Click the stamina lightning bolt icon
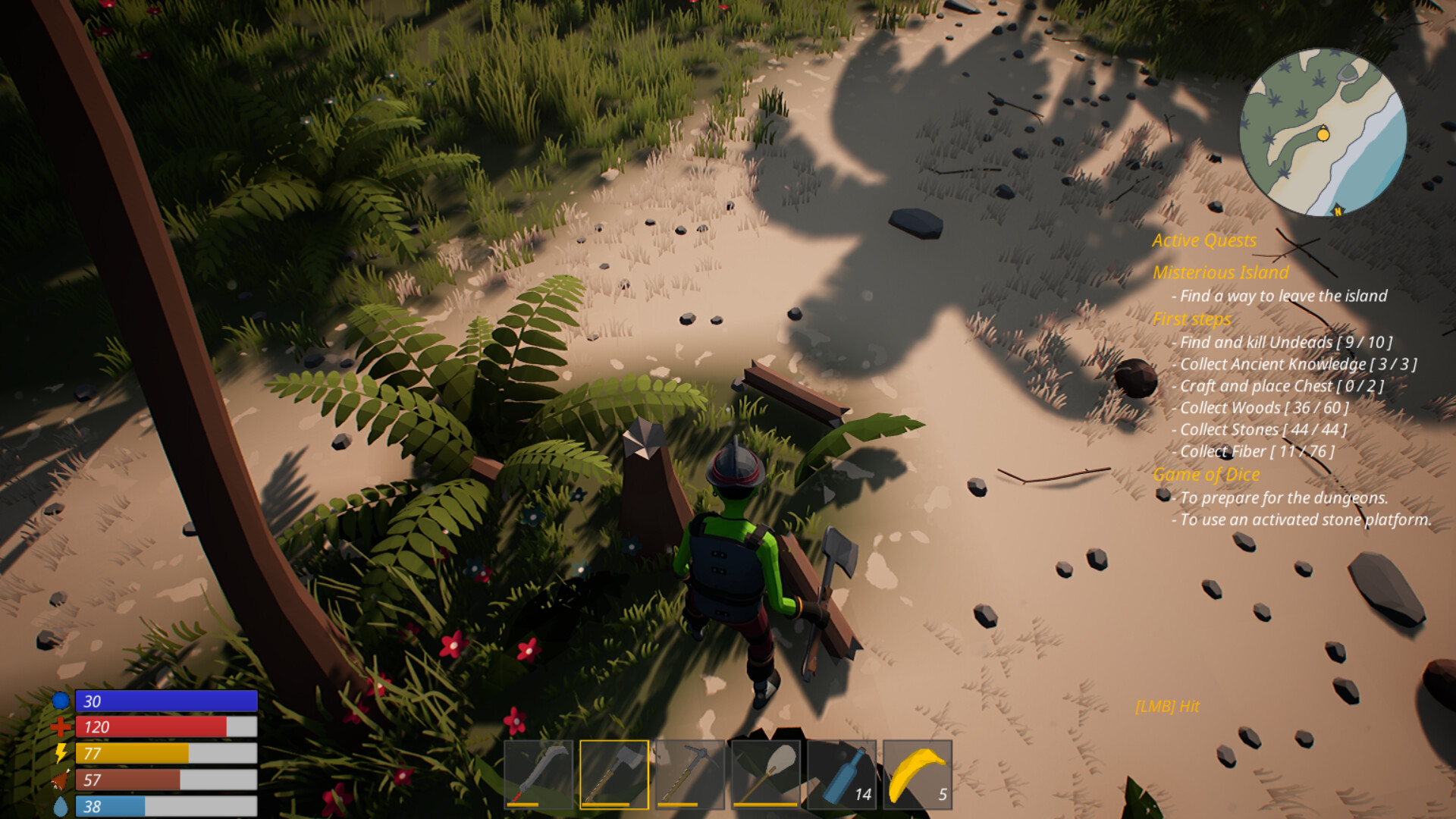 [61, 754]
